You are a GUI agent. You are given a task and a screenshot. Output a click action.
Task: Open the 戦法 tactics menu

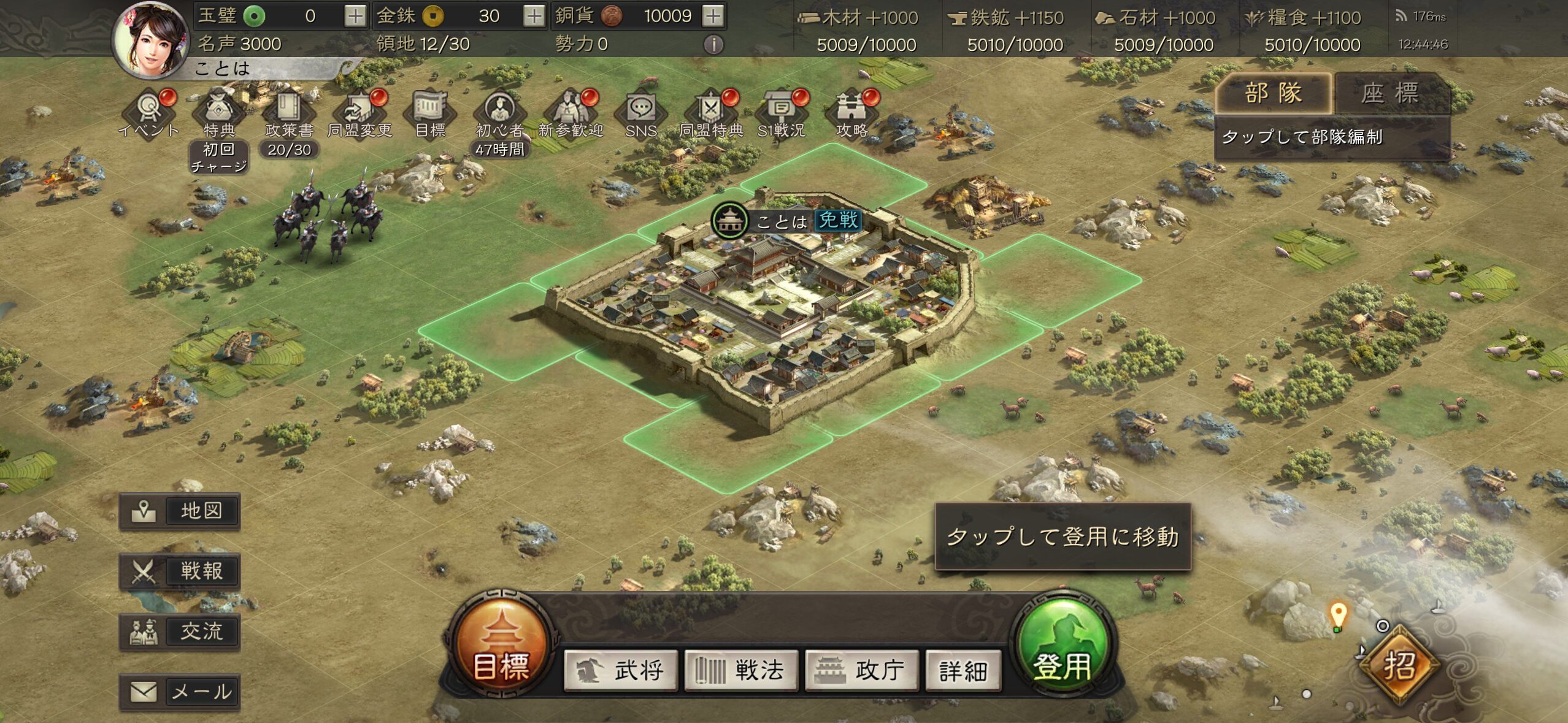click(741, 670)
